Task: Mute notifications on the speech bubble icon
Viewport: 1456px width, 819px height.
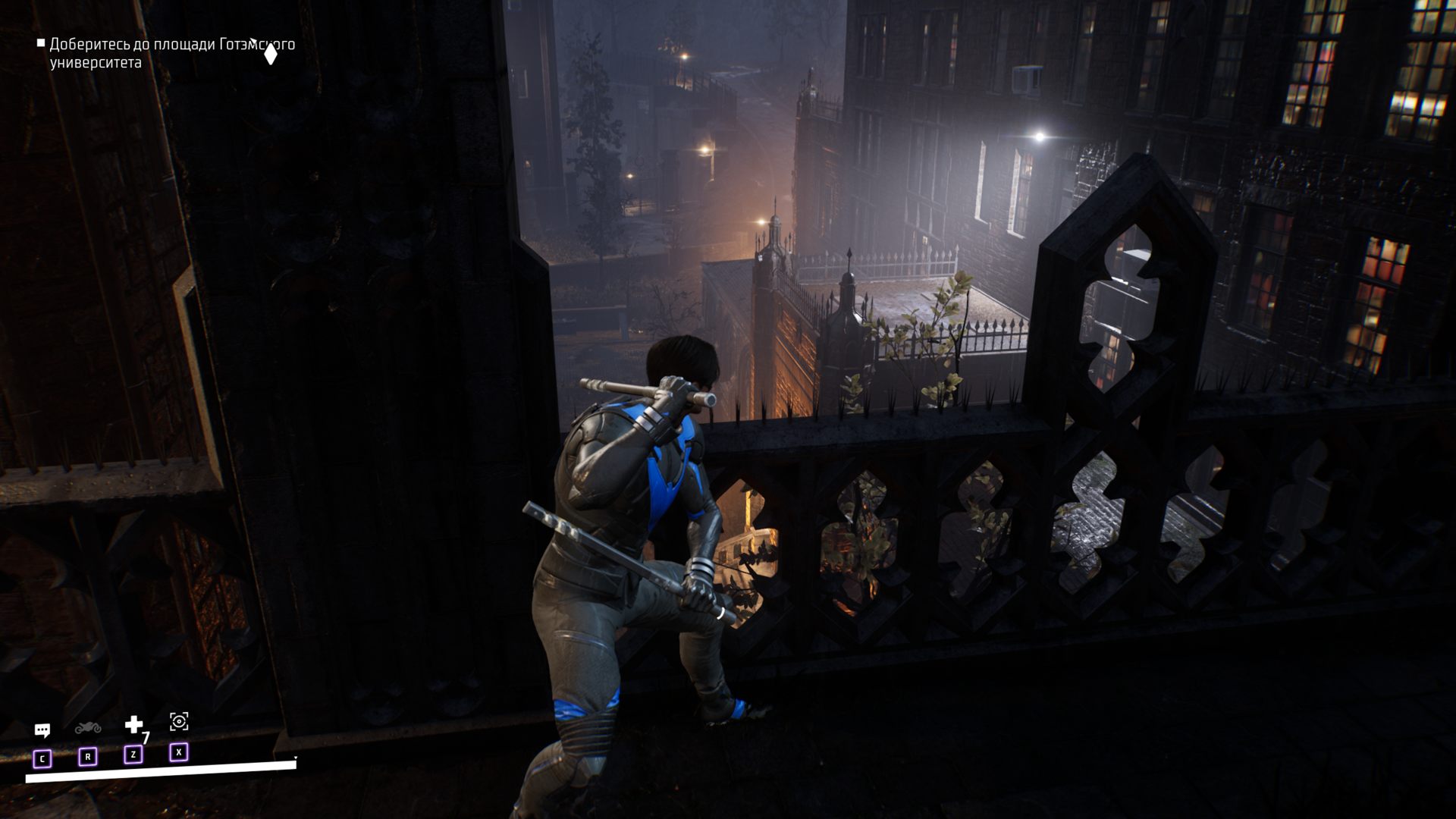Action: click(x=42, y=730)
